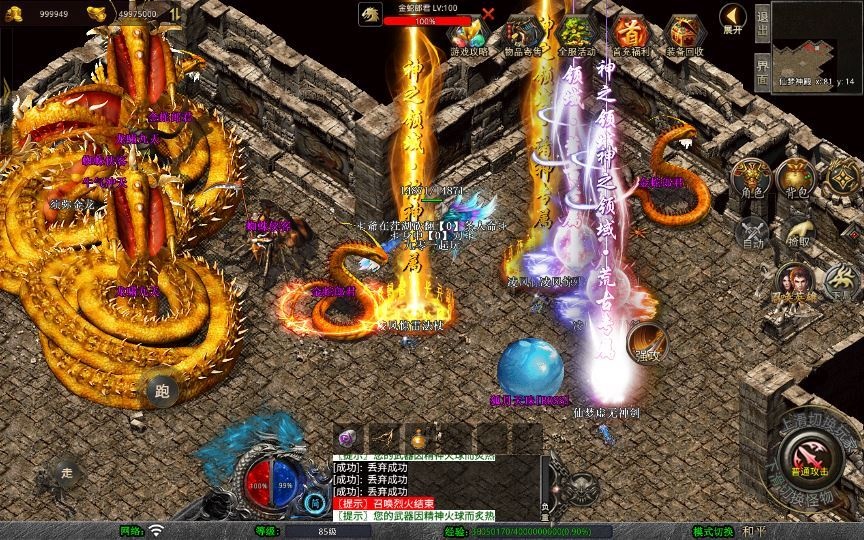Activate the 强攻 strong attack skill
The image size is (864, 540).
tap(645, 343)
